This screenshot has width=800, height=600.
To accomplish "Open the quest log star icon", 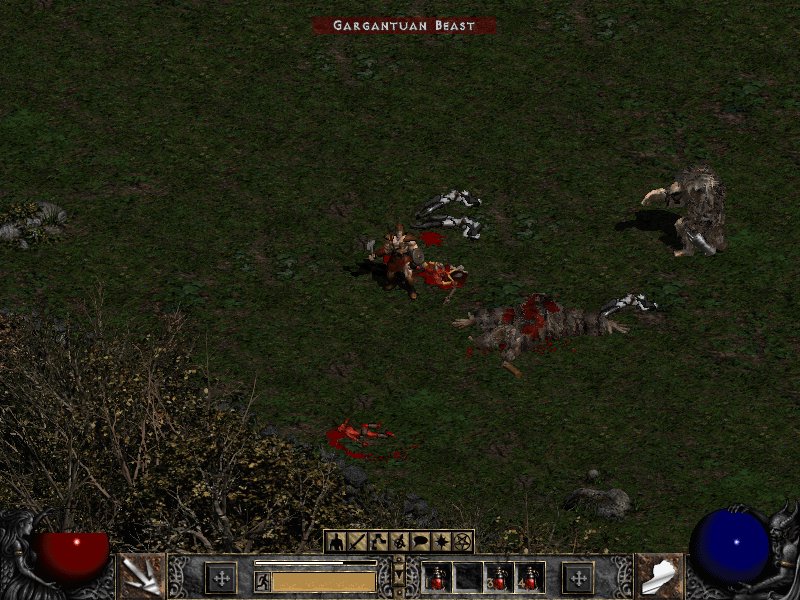I will 440,541.
